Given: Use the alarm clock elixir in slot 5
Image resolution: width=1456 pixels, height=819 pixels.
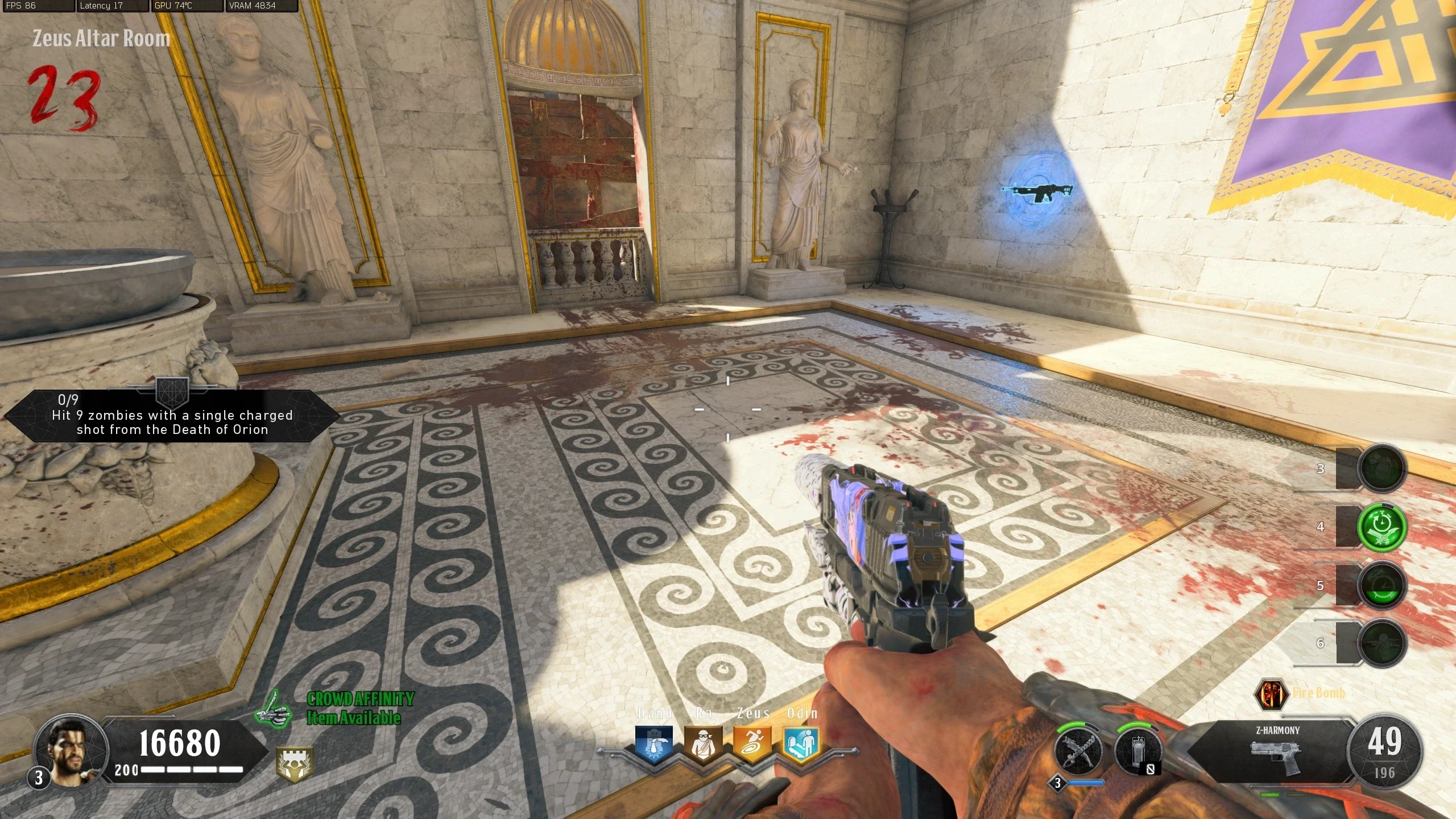Looking at the screenshot, I should point(1382,585).
